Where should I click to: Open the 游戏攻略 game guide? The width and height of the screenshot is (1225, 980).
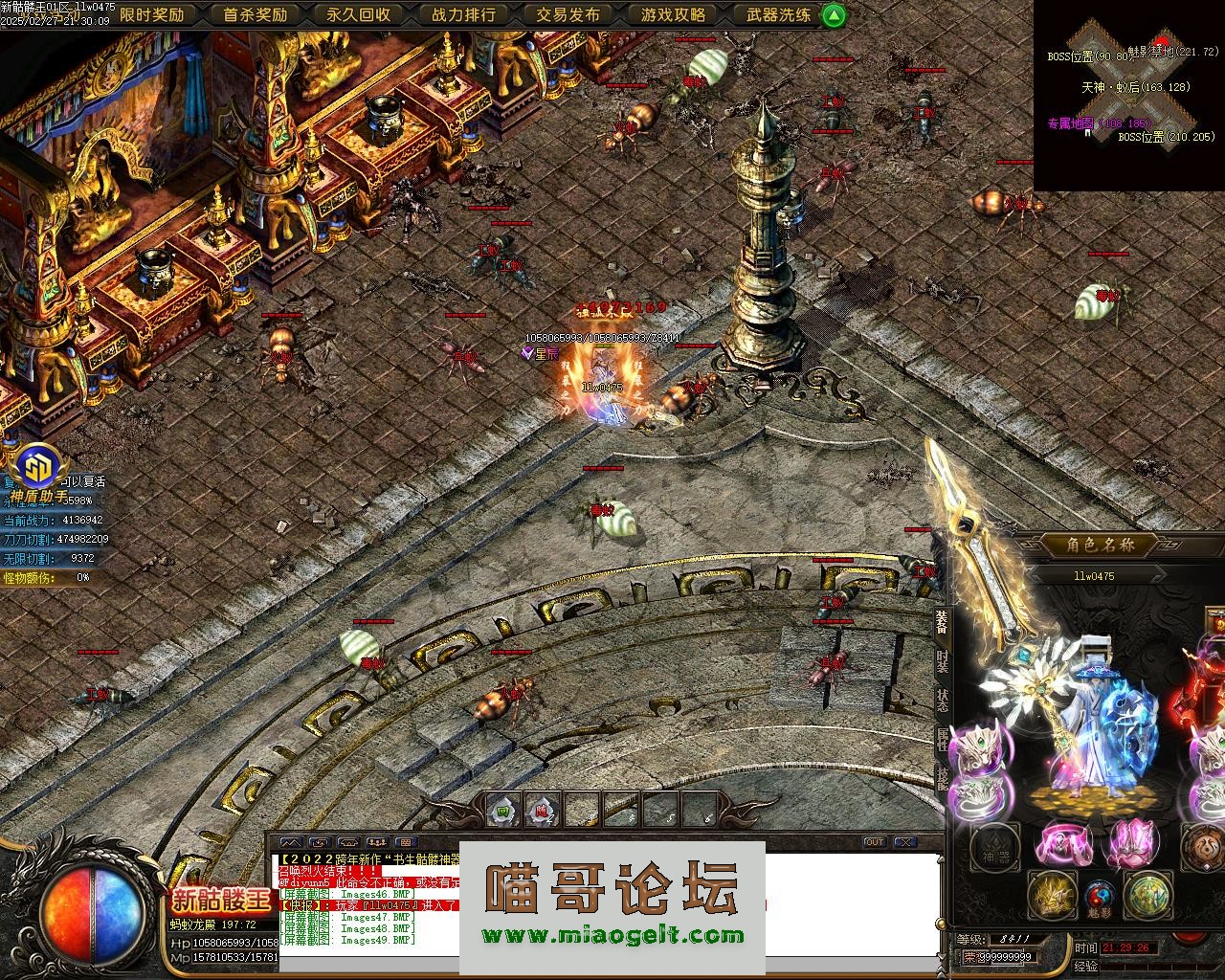(673, 14)
